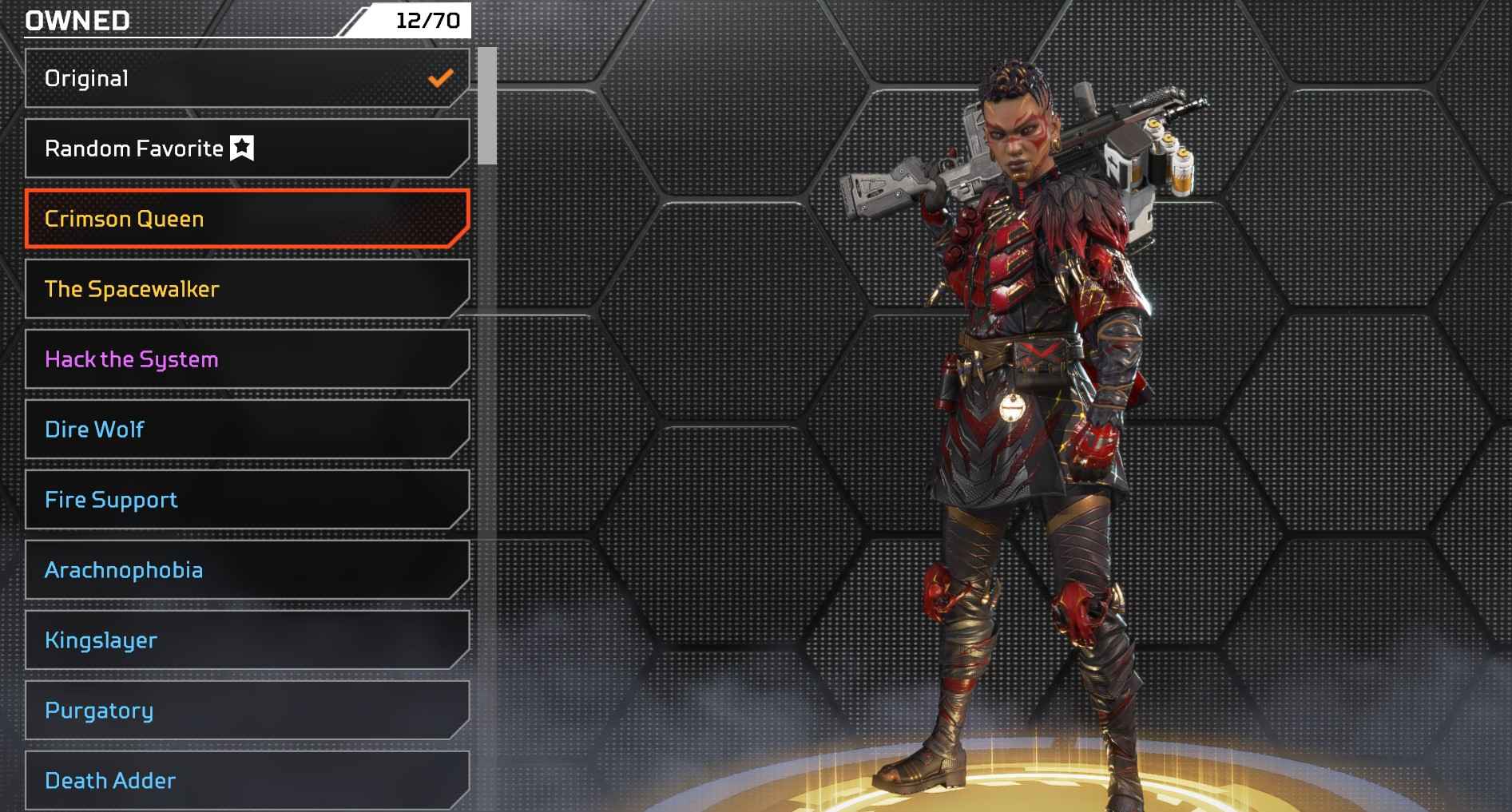The image size is (1512, 812).
Task: Choose the Random Favorite option
Action: click(246, 149)
